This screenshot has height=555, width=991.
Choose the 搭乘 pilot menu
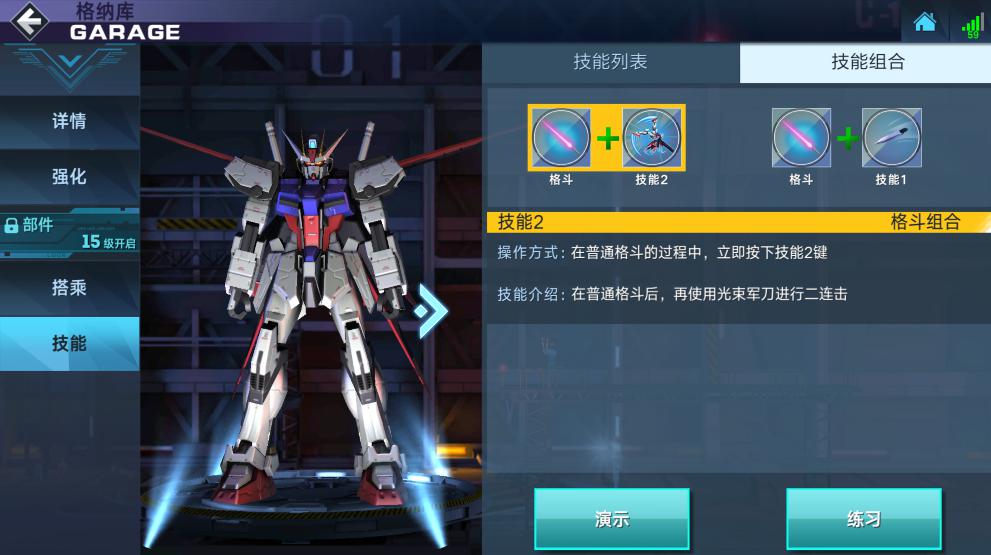click(x=69, y=288)
